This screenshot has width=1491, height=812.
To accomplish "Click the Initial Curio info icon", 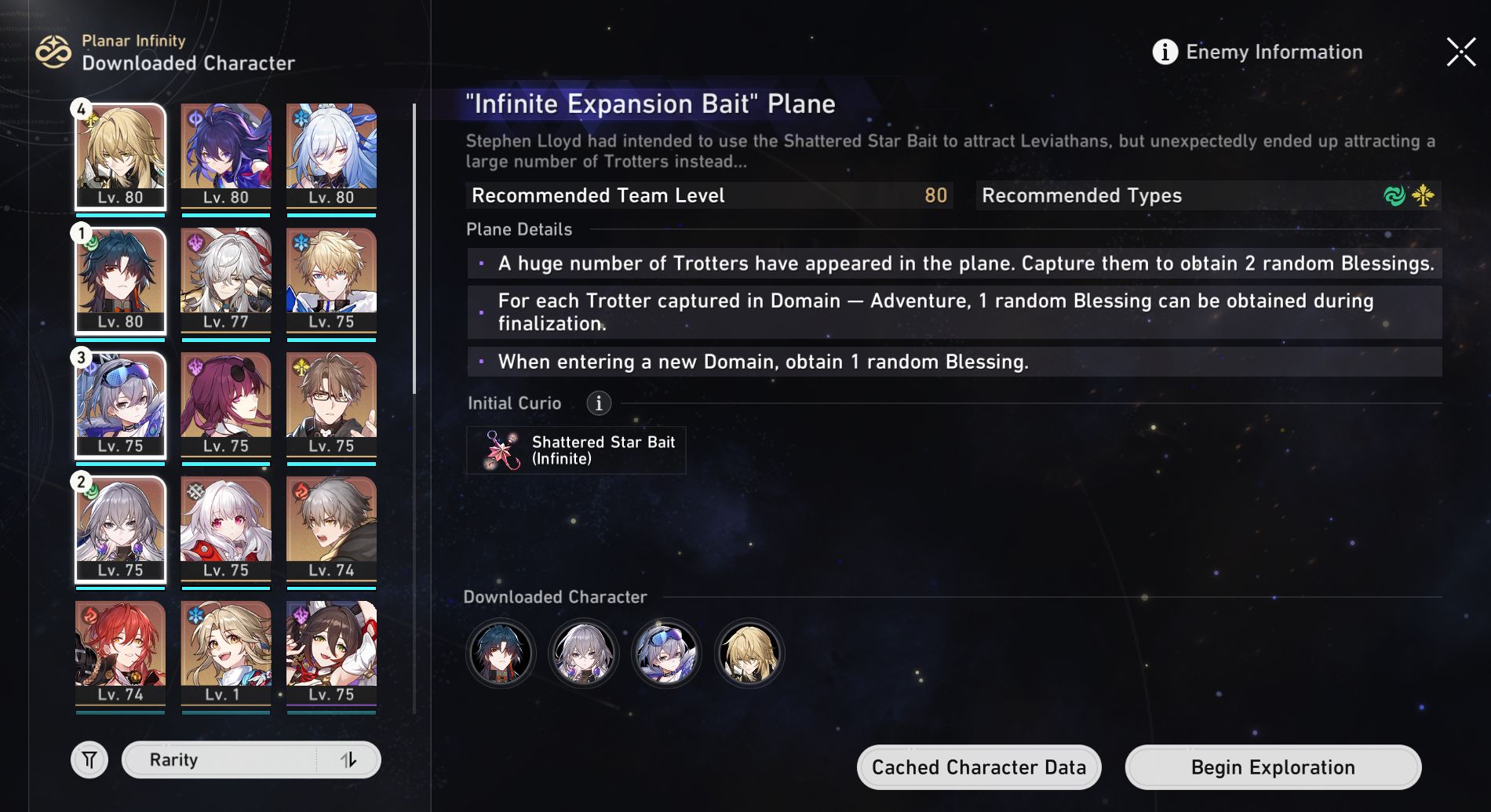I will (x=599, y=403).
